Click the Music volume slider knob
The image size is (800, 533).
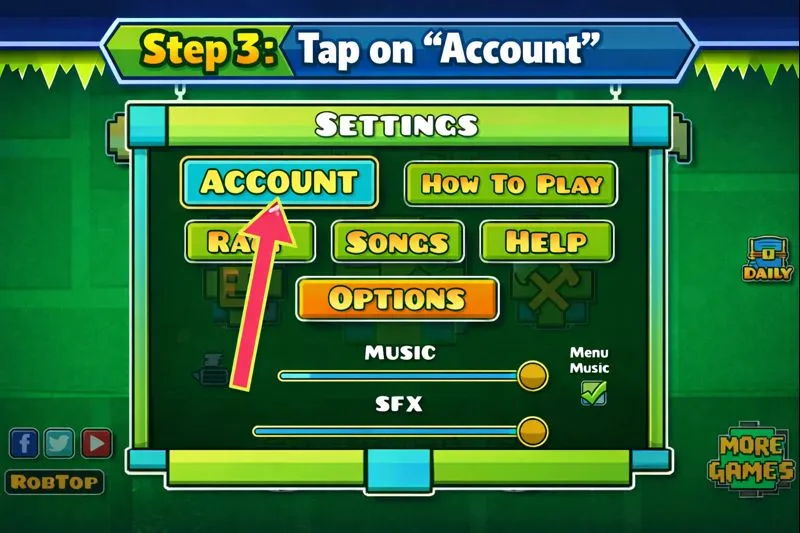tap(533, 376)
